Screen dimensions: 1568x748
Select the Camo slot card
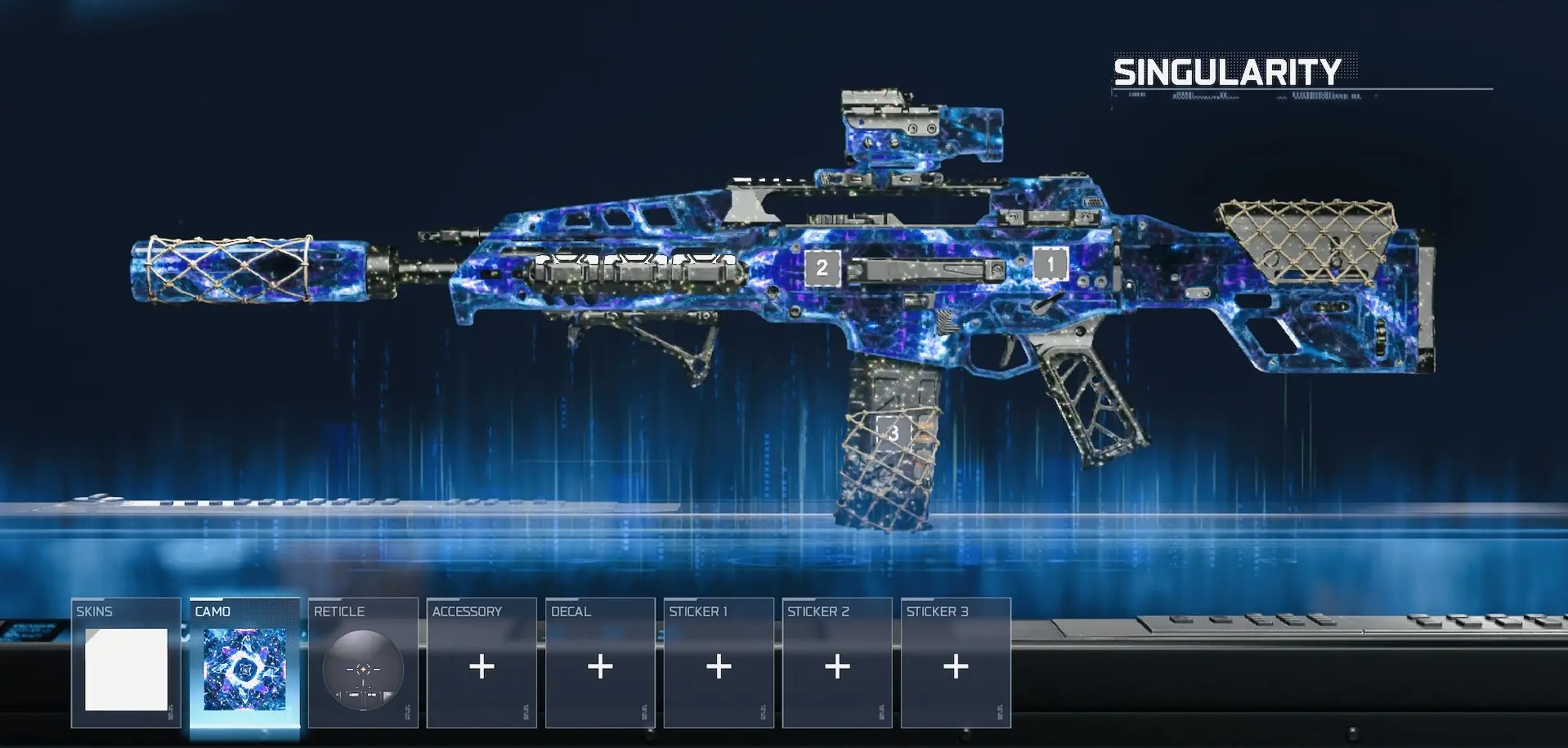pos(245,662)
